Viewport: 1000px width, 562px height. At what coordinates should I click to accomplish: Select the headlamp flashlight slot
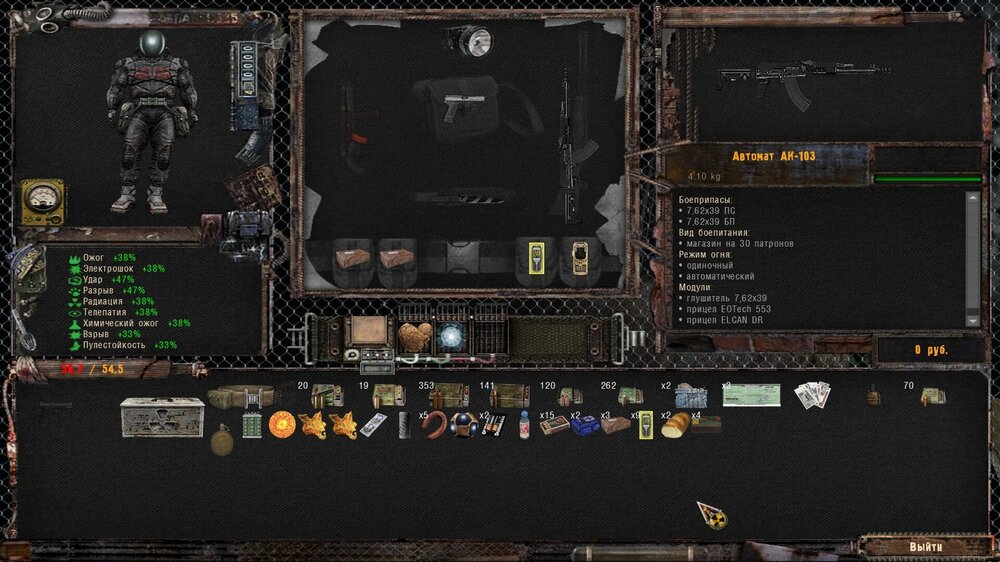(x=472, y=41)
